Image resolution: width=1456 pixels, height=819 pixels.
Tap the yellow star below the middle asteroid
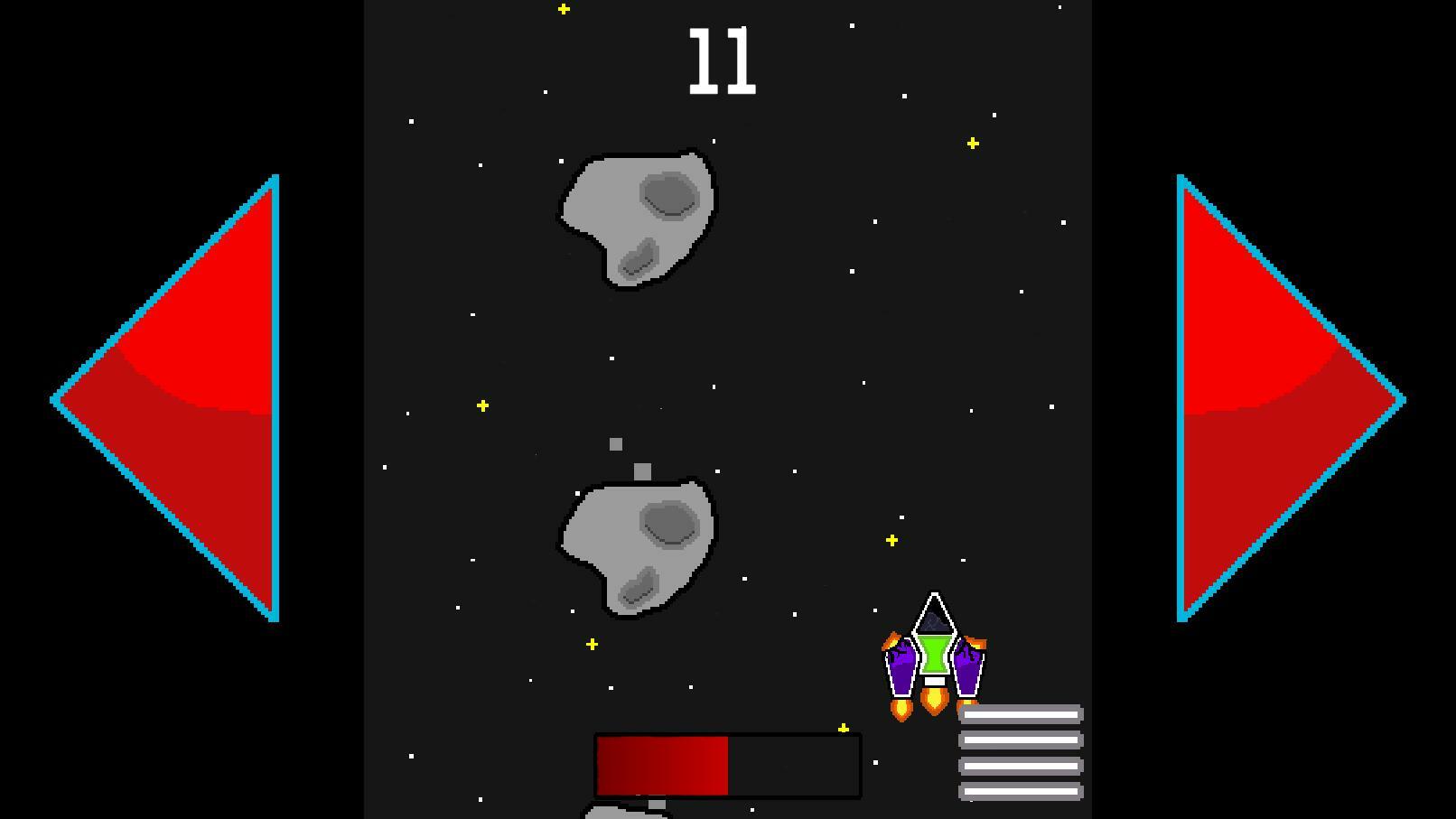click(x=591, y=644)
